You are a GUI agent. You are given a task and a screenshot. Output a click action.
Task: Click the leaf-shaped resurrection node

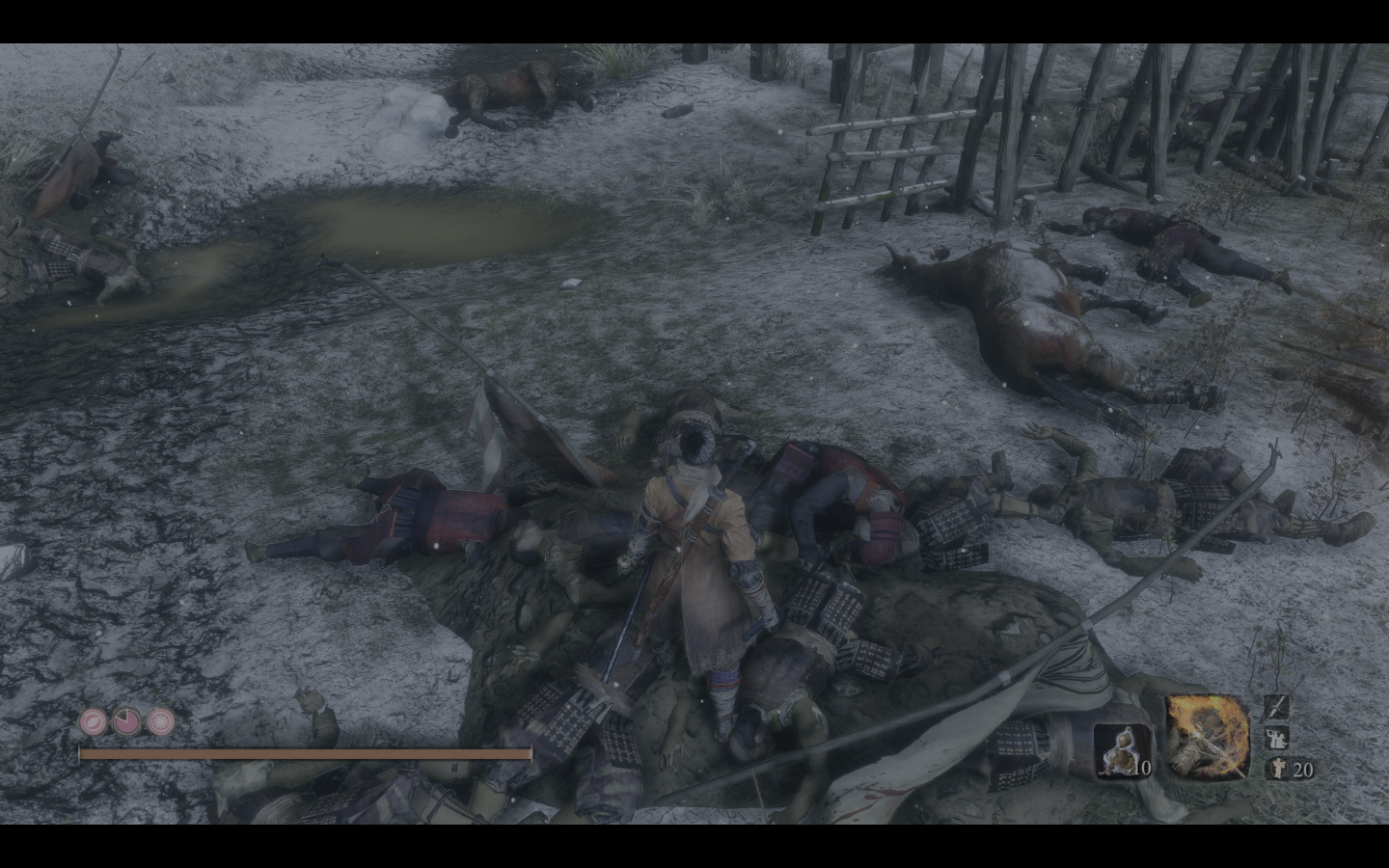tap(94, 720)
